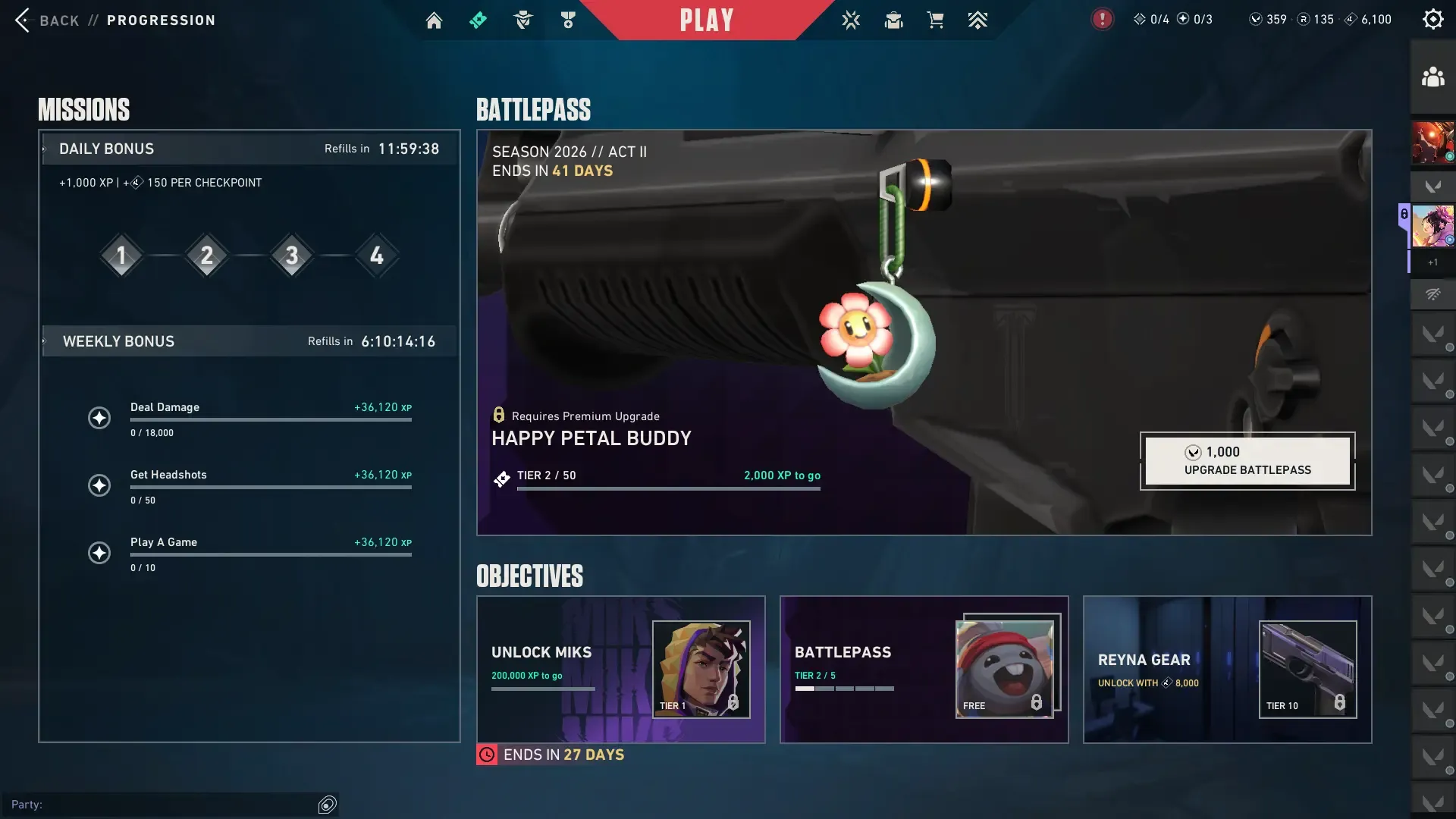This screenshot has height=819, width=1456.
Task: Upgrade the Battlepass for 1,000
Action: tap(1247, 461)
